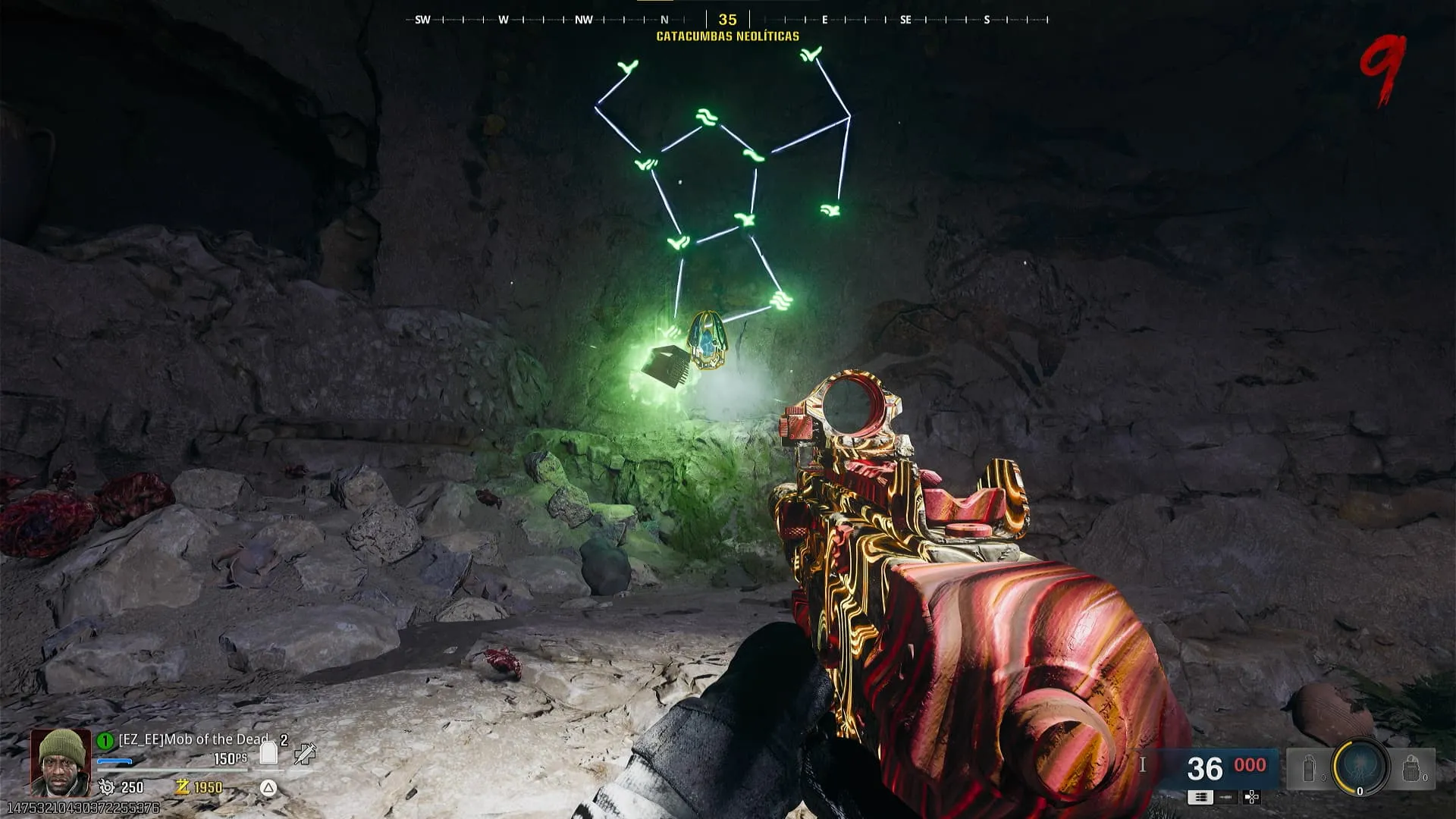Select the lethal equipment slot
This screenshot has height=819, width=1456.
click(1410, 769)
